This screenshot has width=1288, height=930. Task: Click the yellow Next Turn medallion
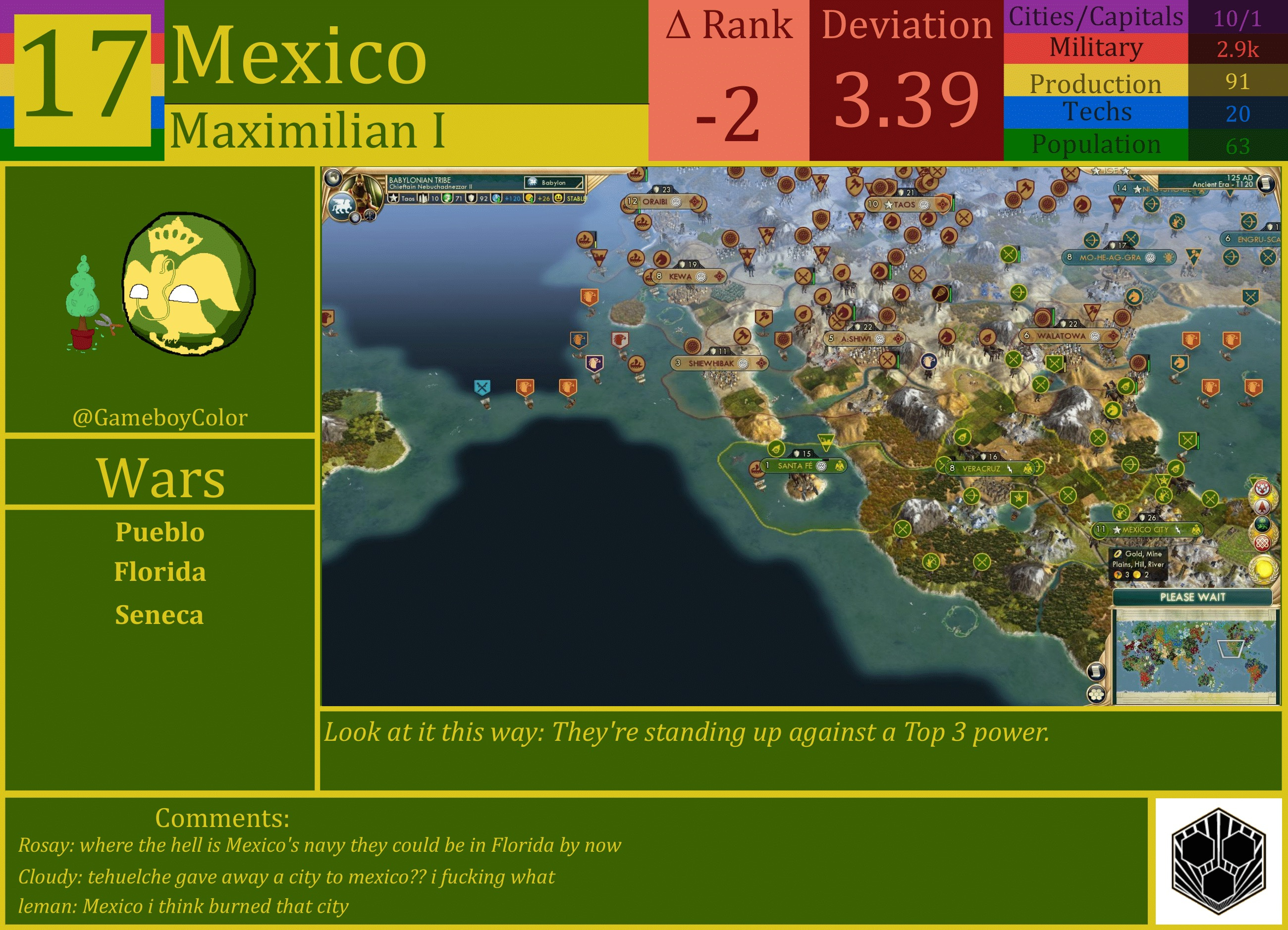coord(1264,569)
